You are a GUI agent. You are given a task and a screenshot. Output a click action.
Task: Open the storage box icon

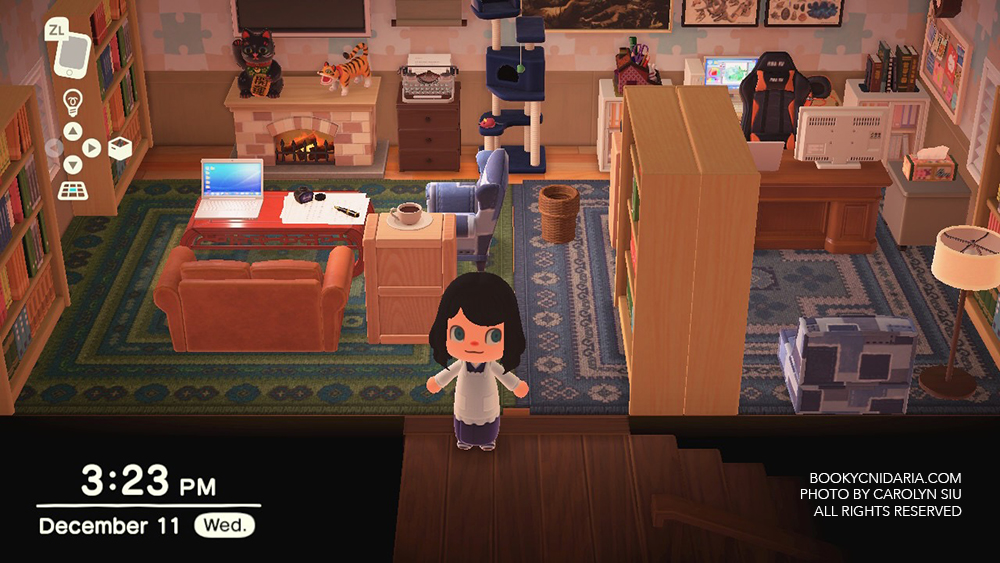tap(119, 148)
